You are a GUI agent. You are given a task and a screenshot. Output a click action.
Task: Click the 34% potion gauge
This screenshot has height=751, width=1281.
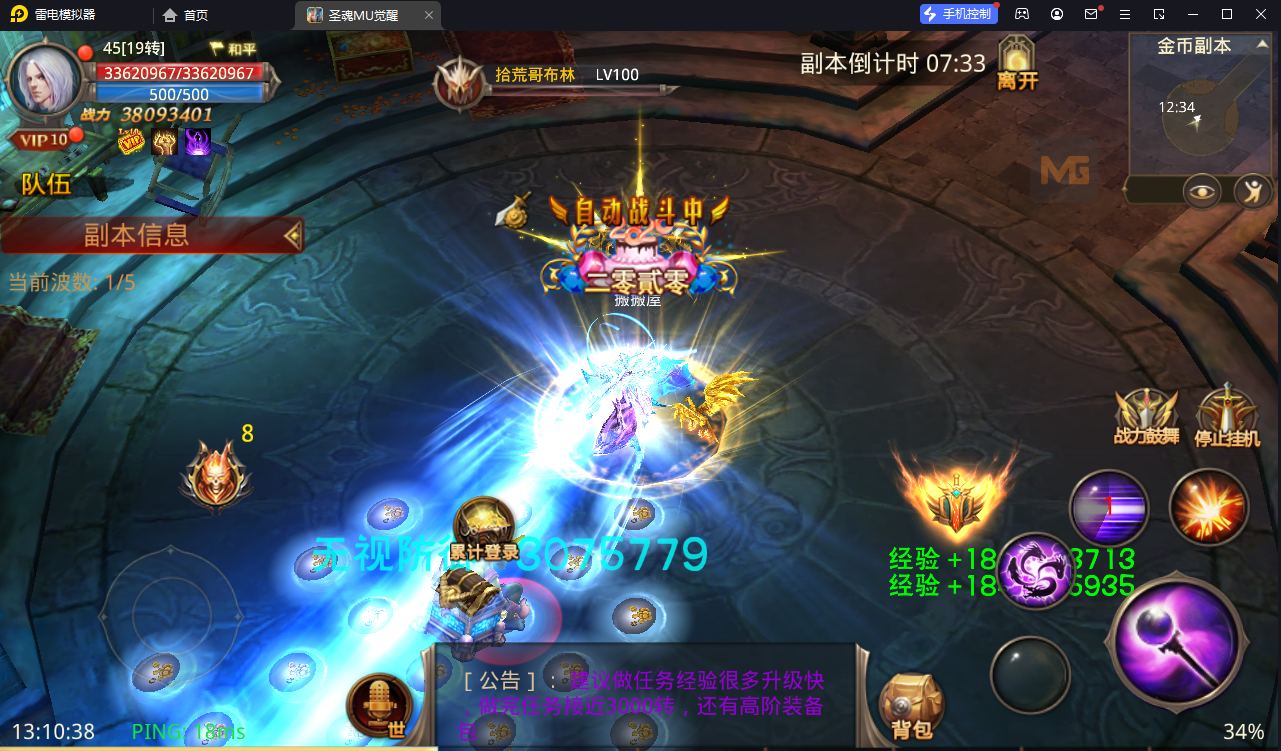tap(1245, 731)
